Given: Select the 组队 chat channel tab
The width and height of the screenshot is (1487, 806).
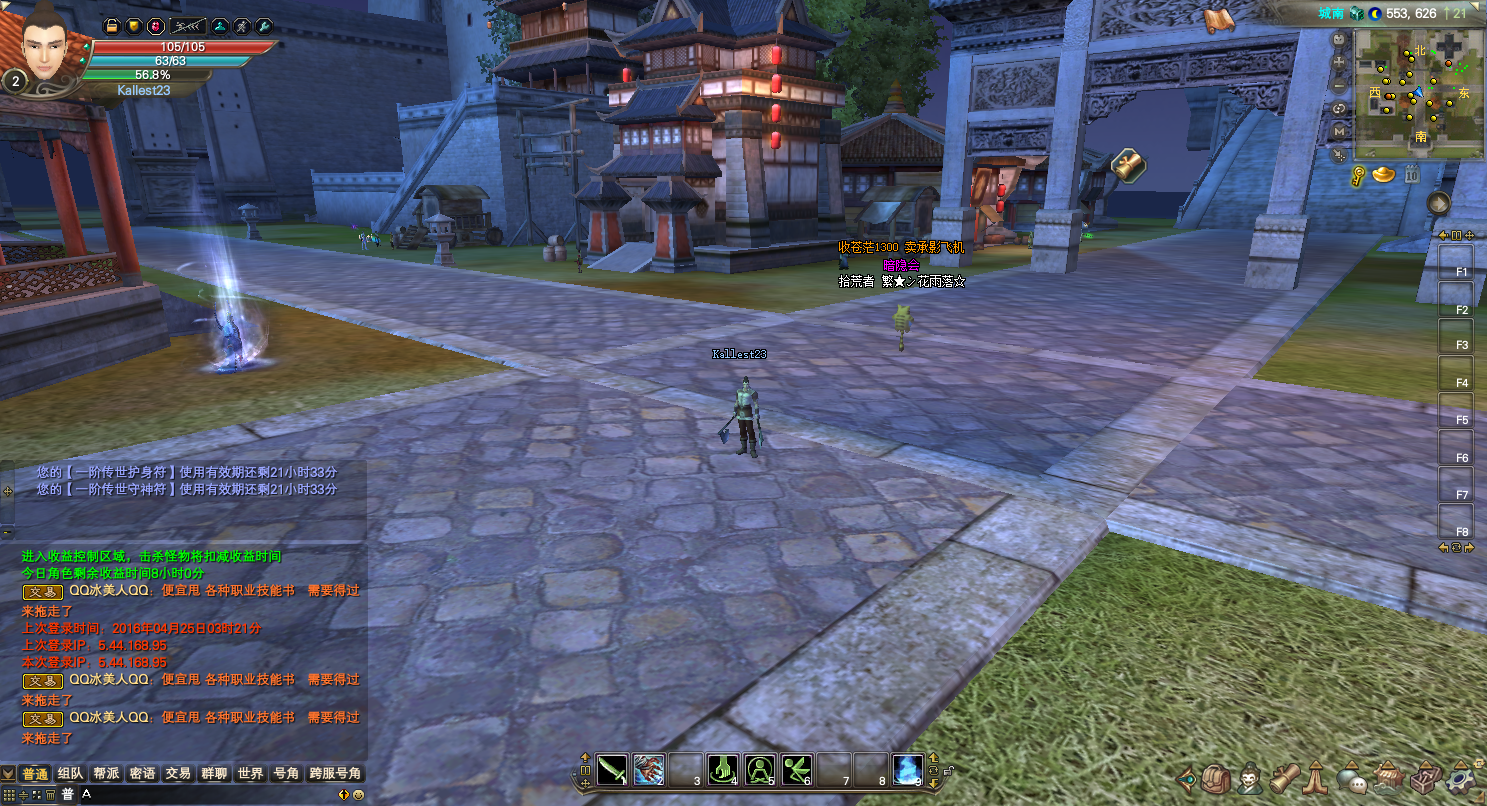Looking at the screenshot, I should click(x=71, y=774).
